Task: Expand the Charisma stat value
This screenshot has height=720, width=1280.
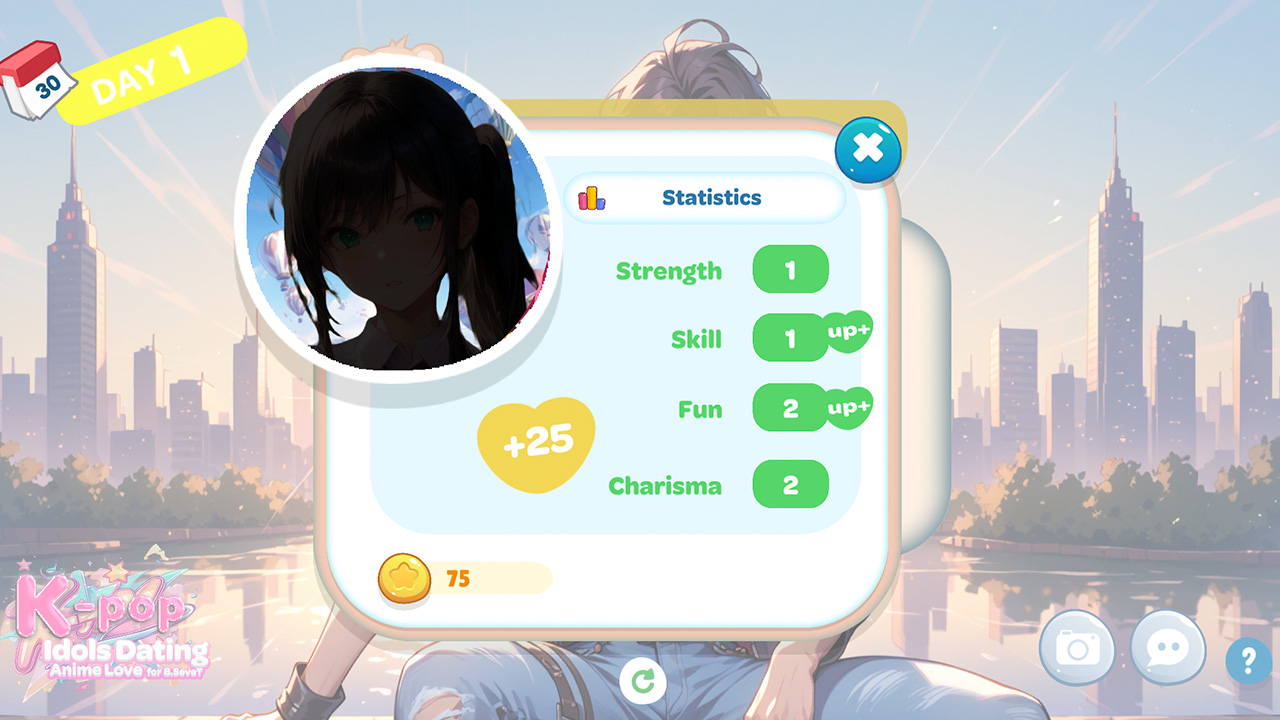Action: point(790,485)
